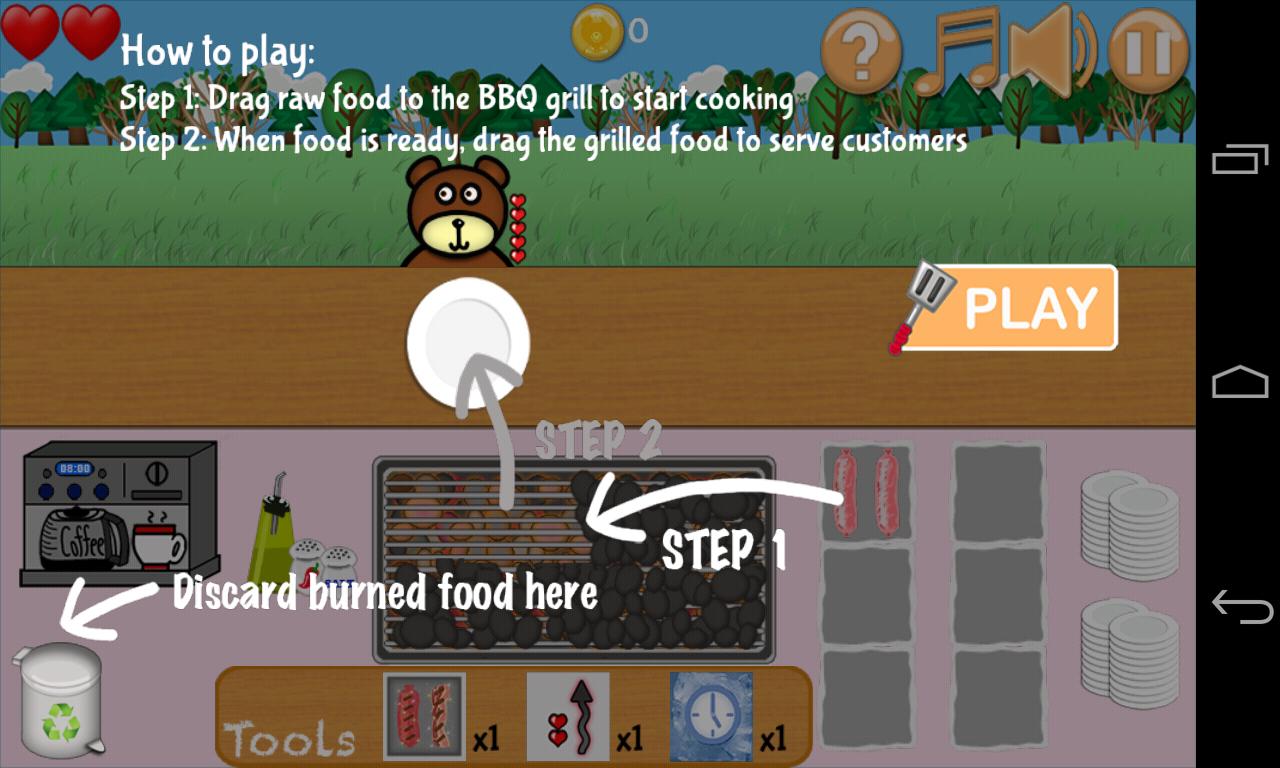Toggle music off using the note button
Screen dimensions: 1280x768
960,48
